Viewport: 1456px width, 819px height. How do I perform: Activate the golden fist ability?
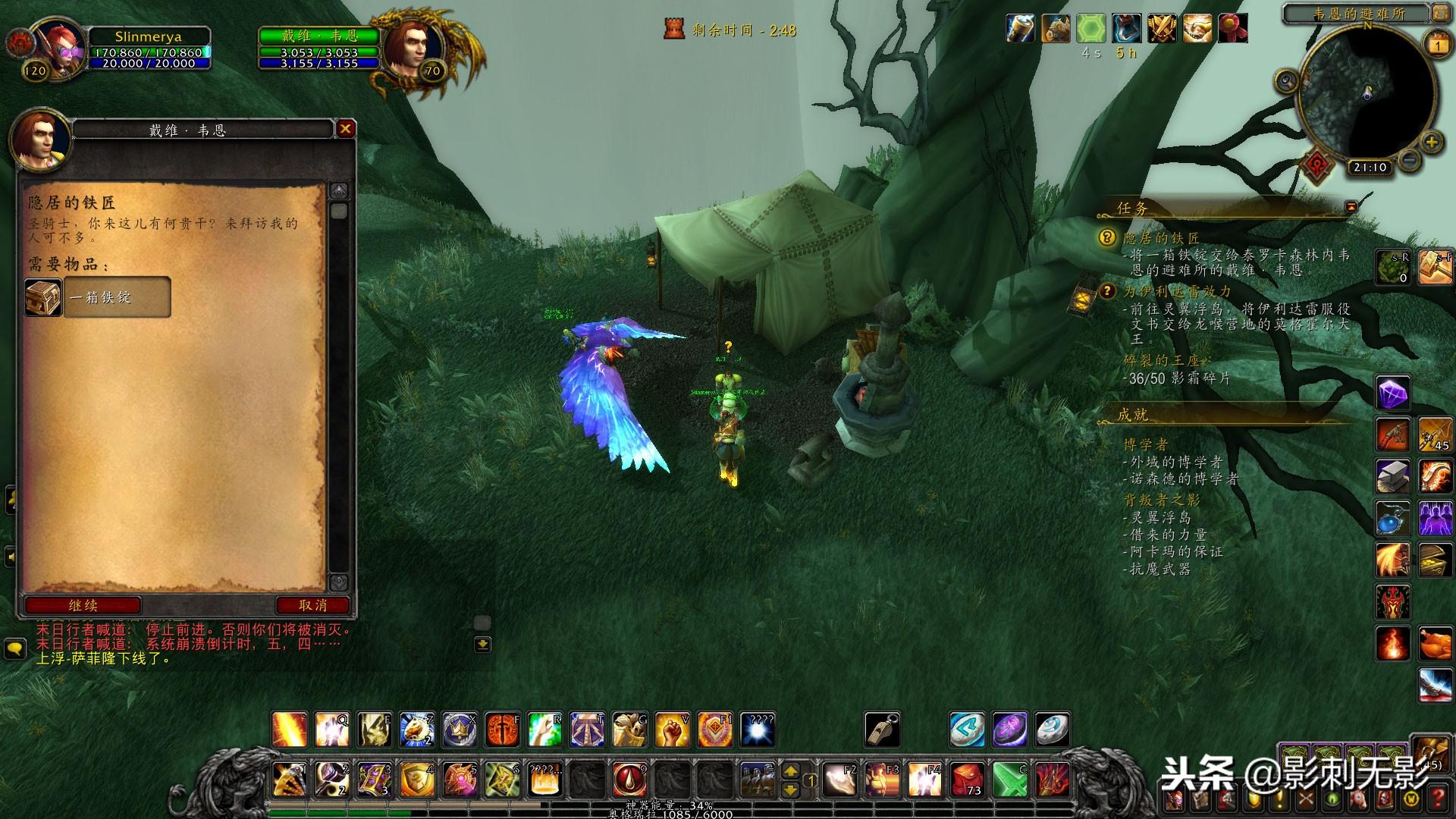672,730
